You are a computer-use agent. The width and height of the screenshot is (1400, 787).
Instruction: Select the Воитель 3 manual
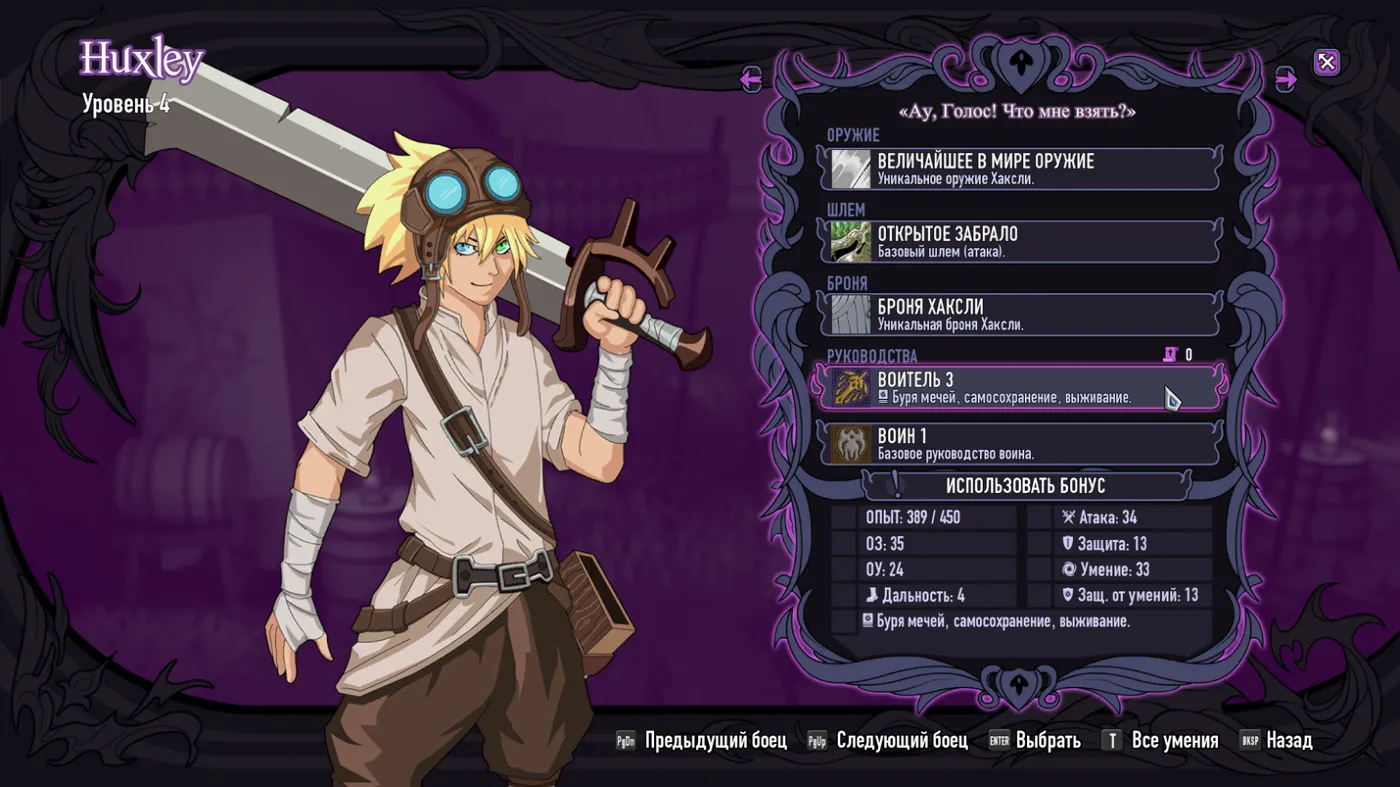[1020, 387]
